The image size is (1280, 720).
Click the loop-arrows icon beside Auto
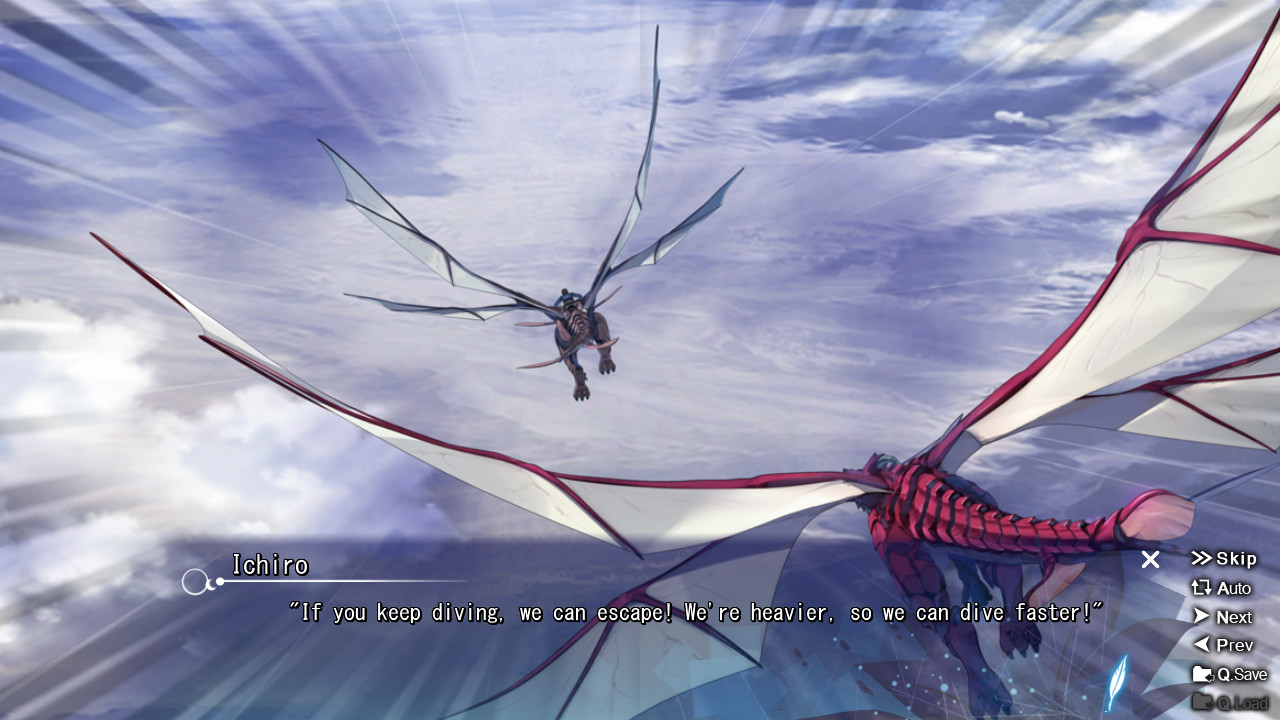[x=1203, y=588]
